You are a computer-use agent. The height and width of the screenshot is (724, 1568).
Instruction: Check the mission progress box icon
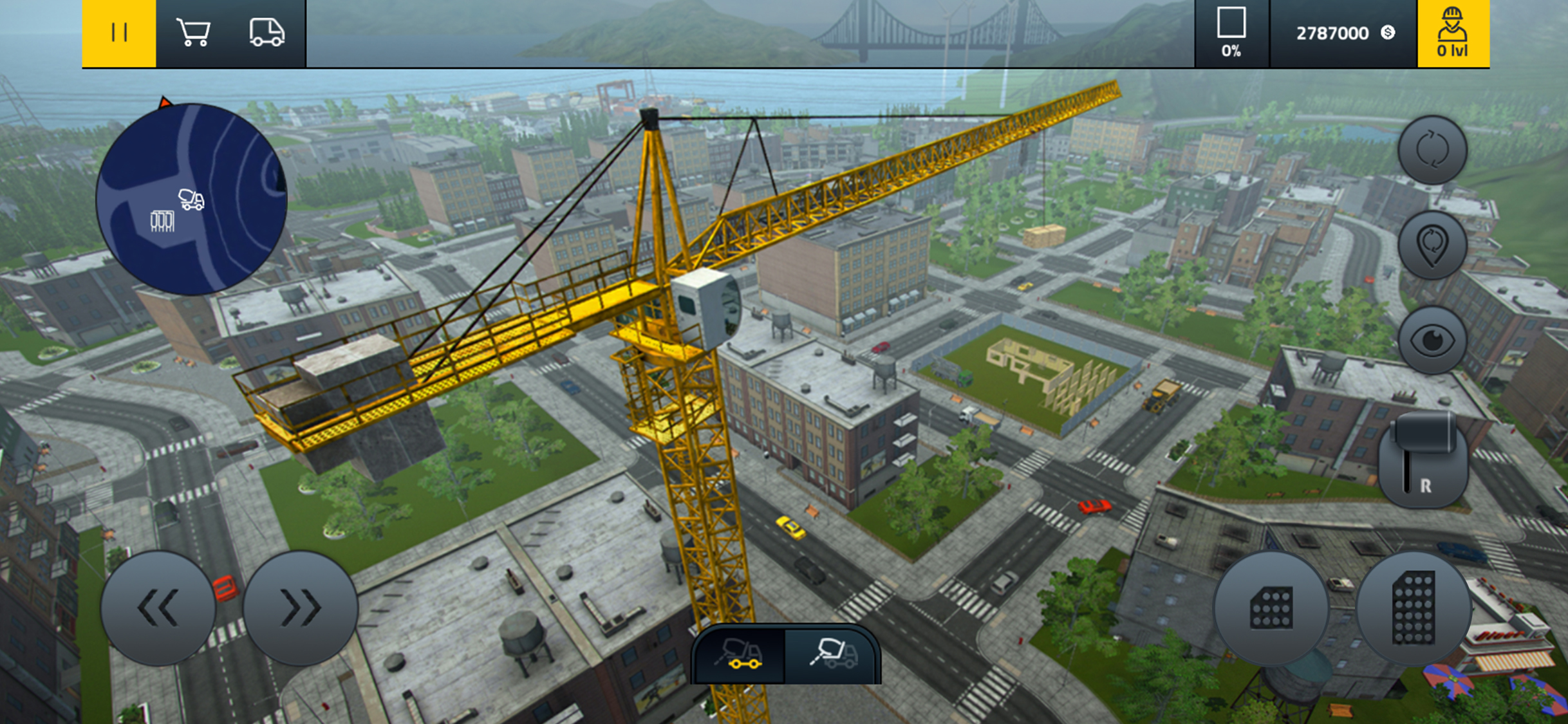pos(1231,33)
